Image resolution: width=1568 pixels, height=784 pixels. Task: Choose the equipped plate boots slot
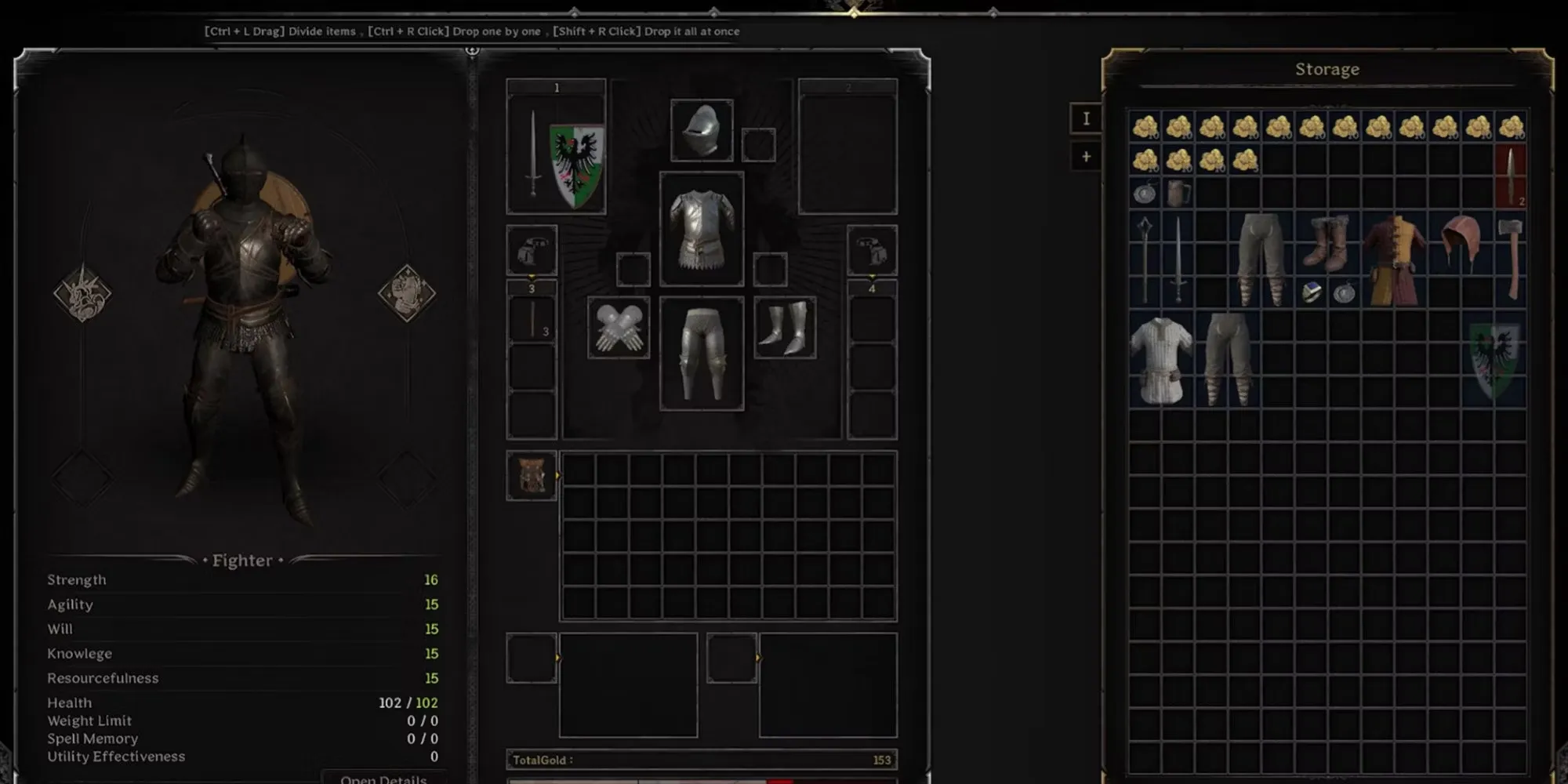[x=785, y=328]
